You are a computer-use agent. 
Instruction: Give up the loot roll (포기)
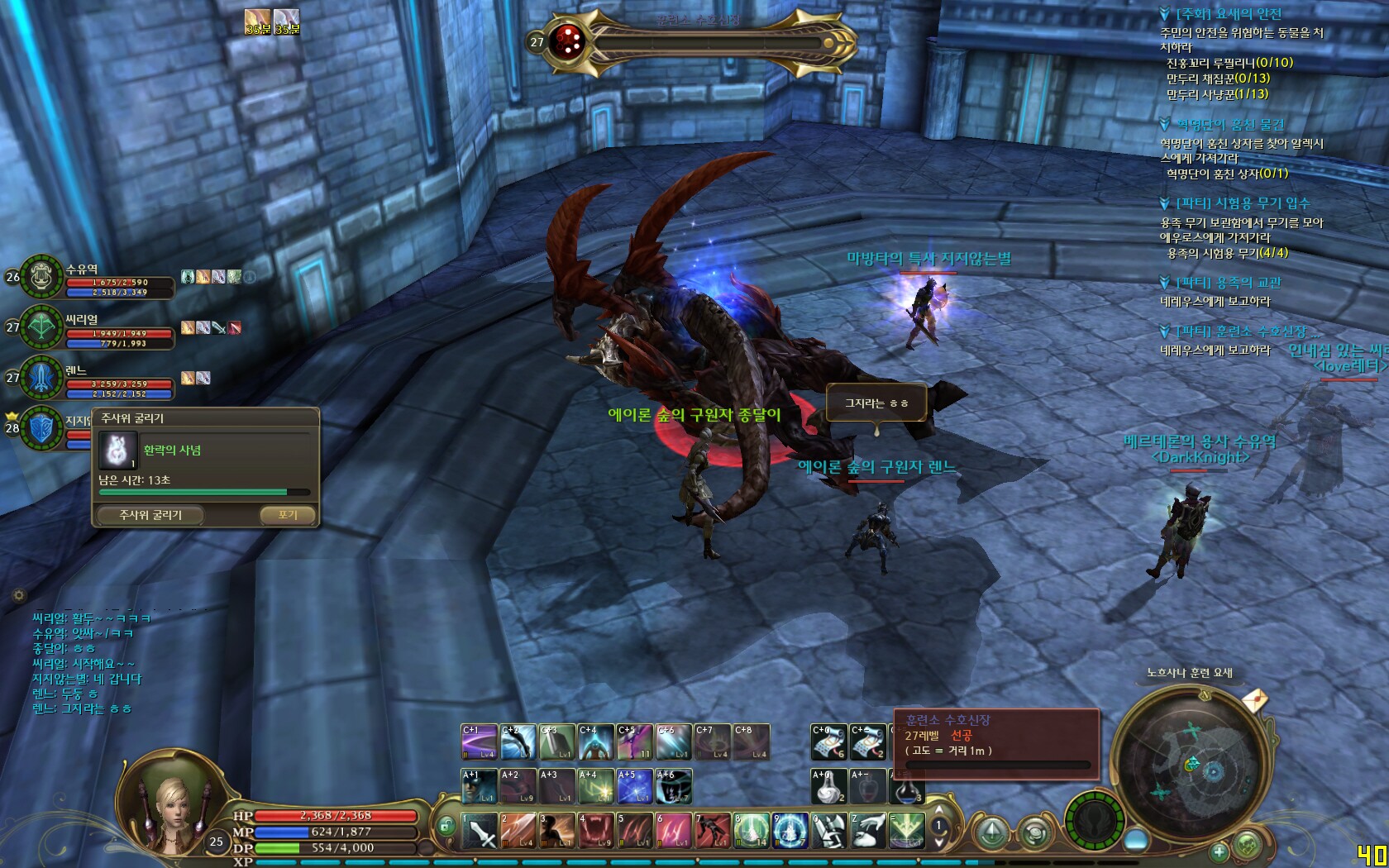click(x=287, y=515)
